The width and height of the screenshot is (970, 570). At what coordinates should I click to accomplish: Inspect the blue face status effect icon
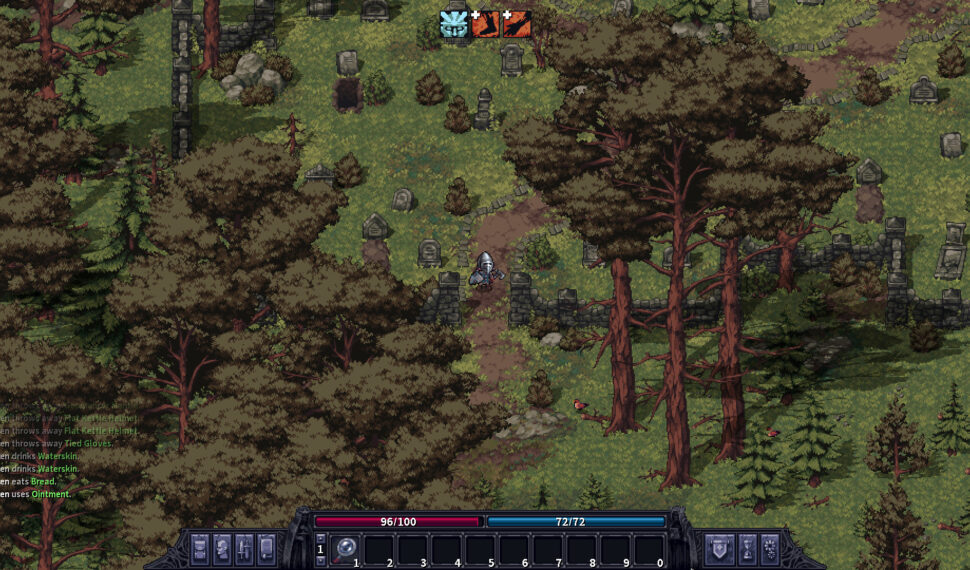(x=454, y=24)
